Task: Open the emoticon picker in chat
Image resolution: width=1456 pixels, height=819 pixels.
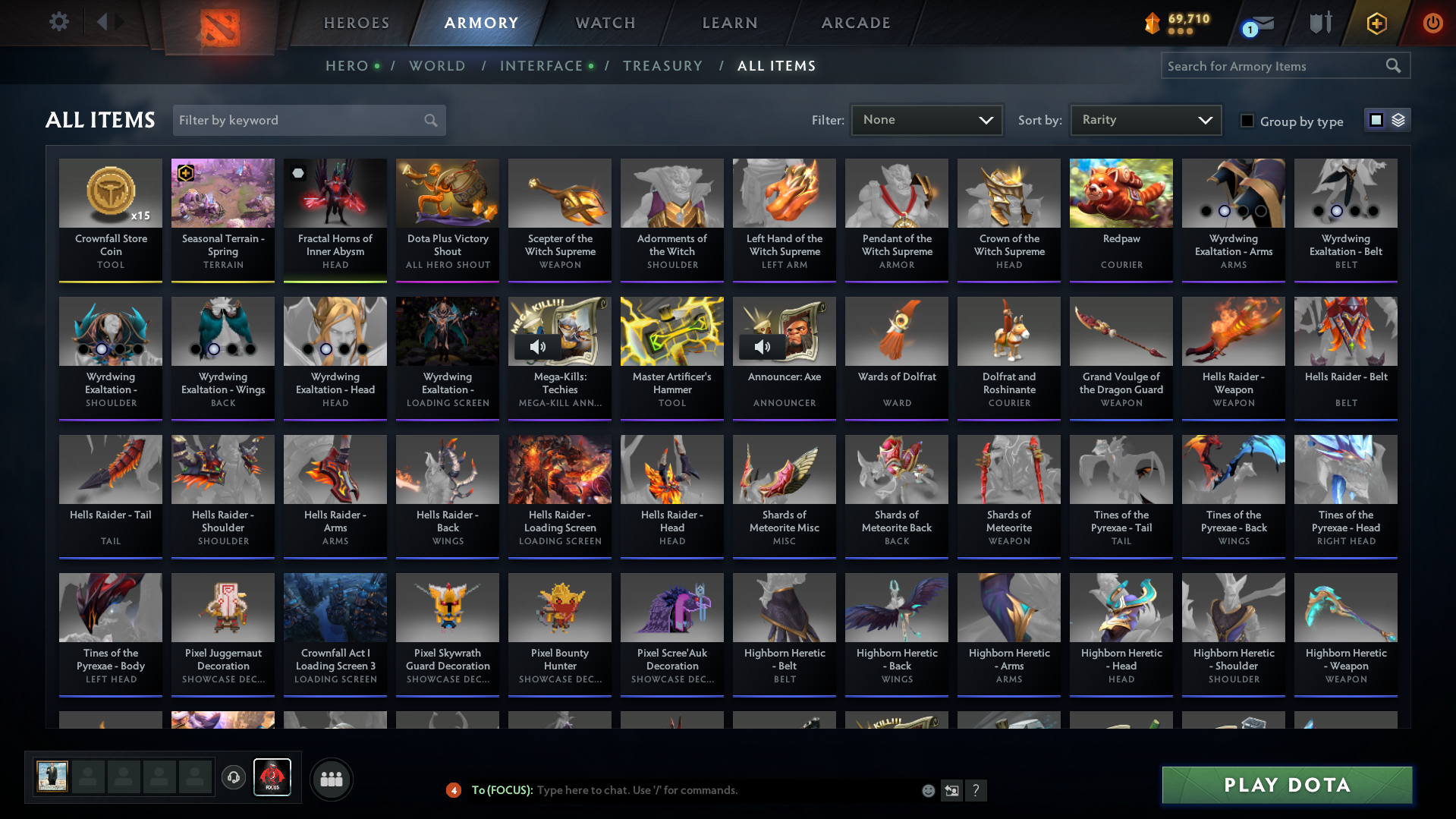Action: [927, 790]
